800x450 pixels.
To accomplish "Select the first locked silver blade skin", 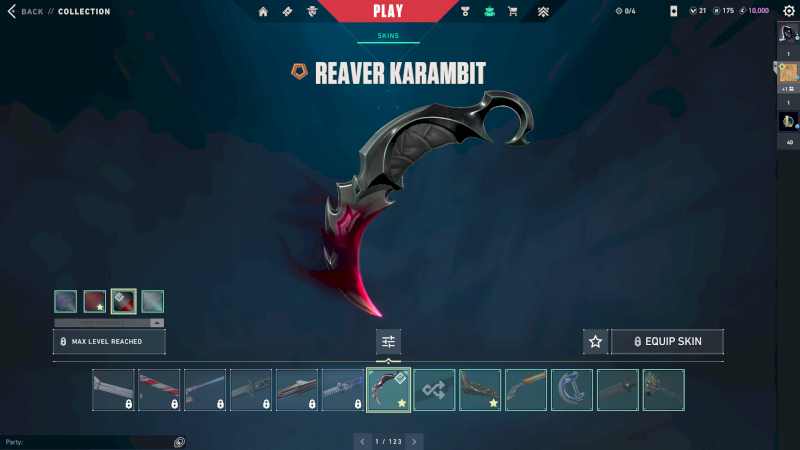I will (113, 390).
